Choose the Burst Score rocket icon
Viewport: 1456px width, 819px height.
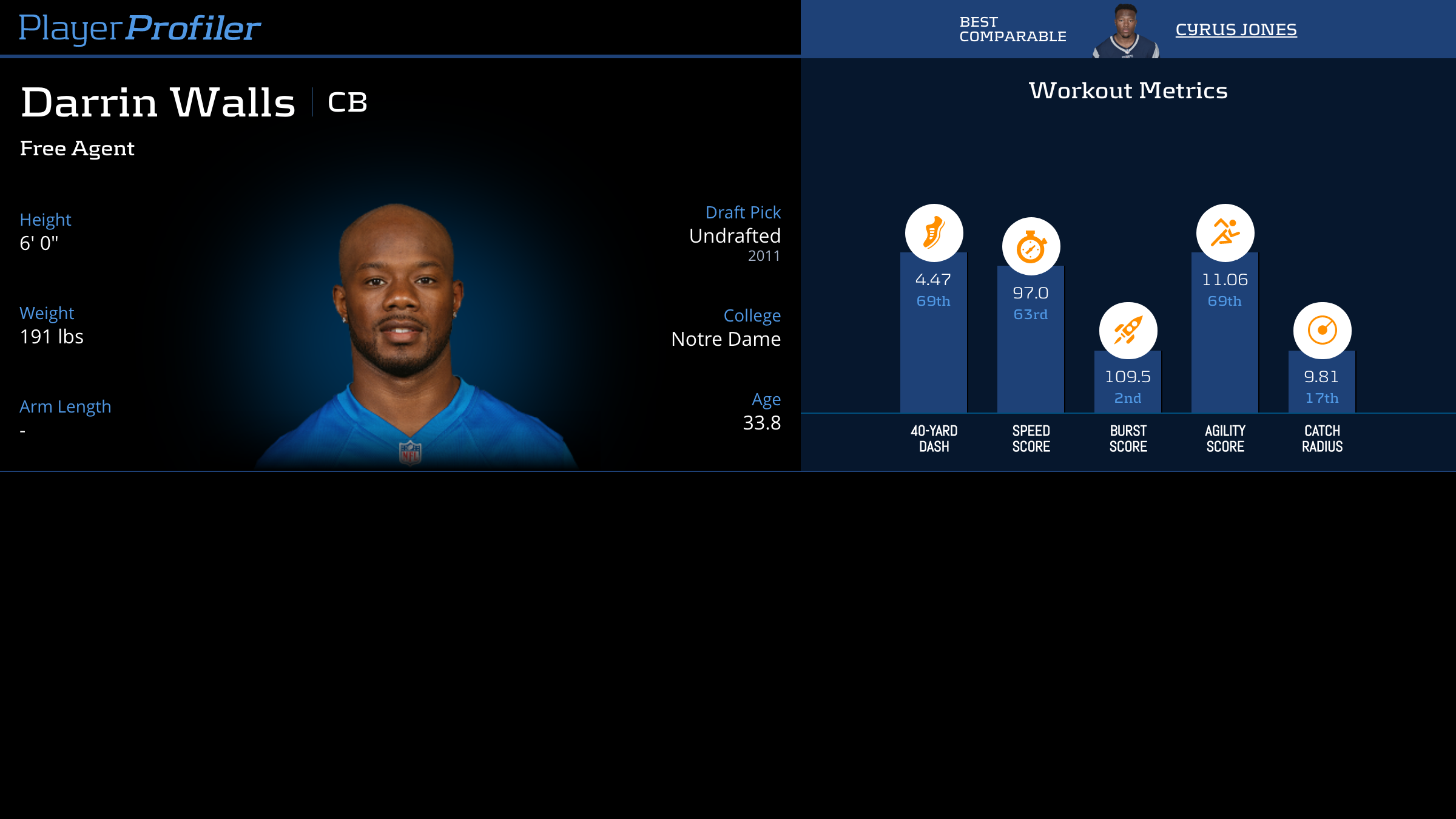pyautogui.click(x=1128, y=331)
